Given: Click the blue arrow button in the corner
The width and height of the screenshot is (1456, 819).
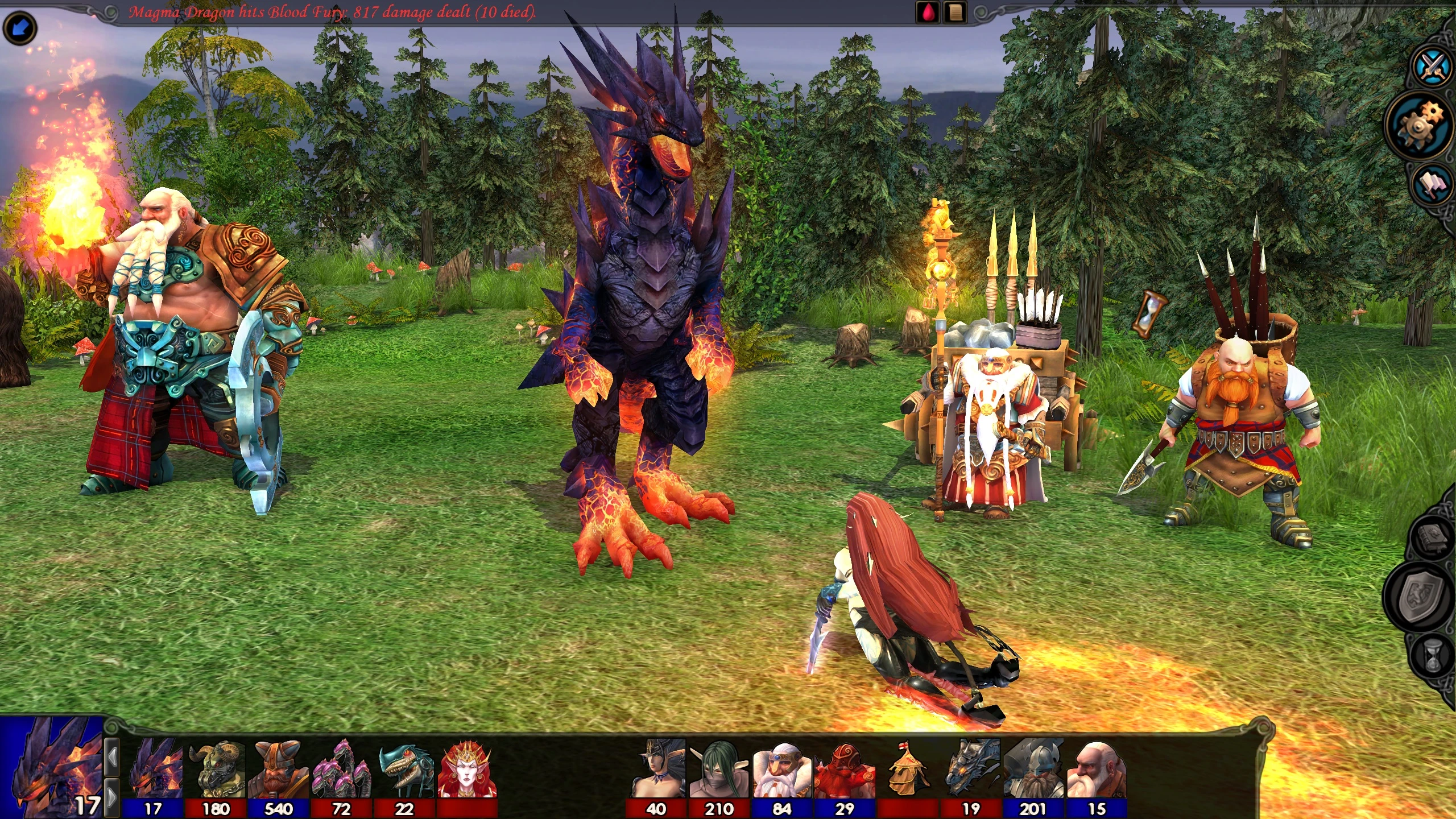Looking at the screenshot, I should pos(20,28).
